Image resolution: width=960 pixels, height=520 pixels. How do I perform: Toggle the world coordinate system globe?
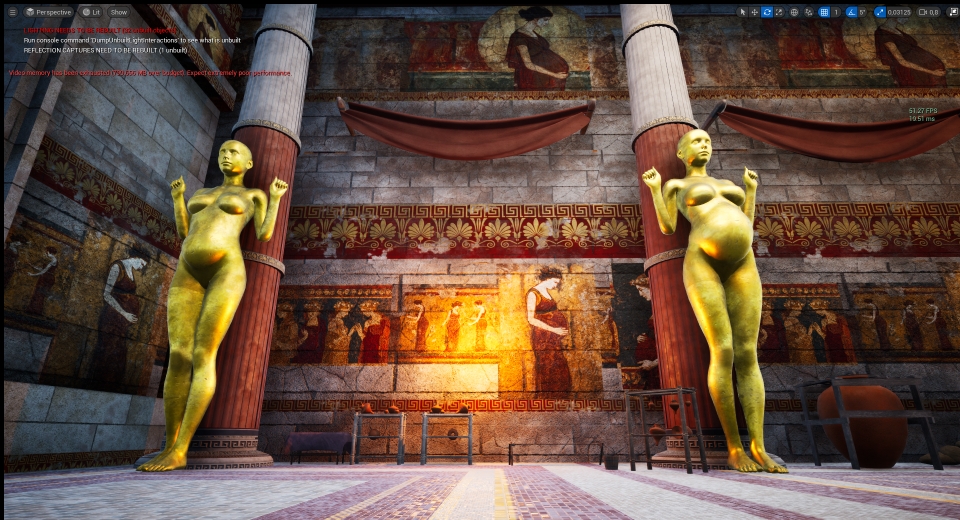[794, 12]
